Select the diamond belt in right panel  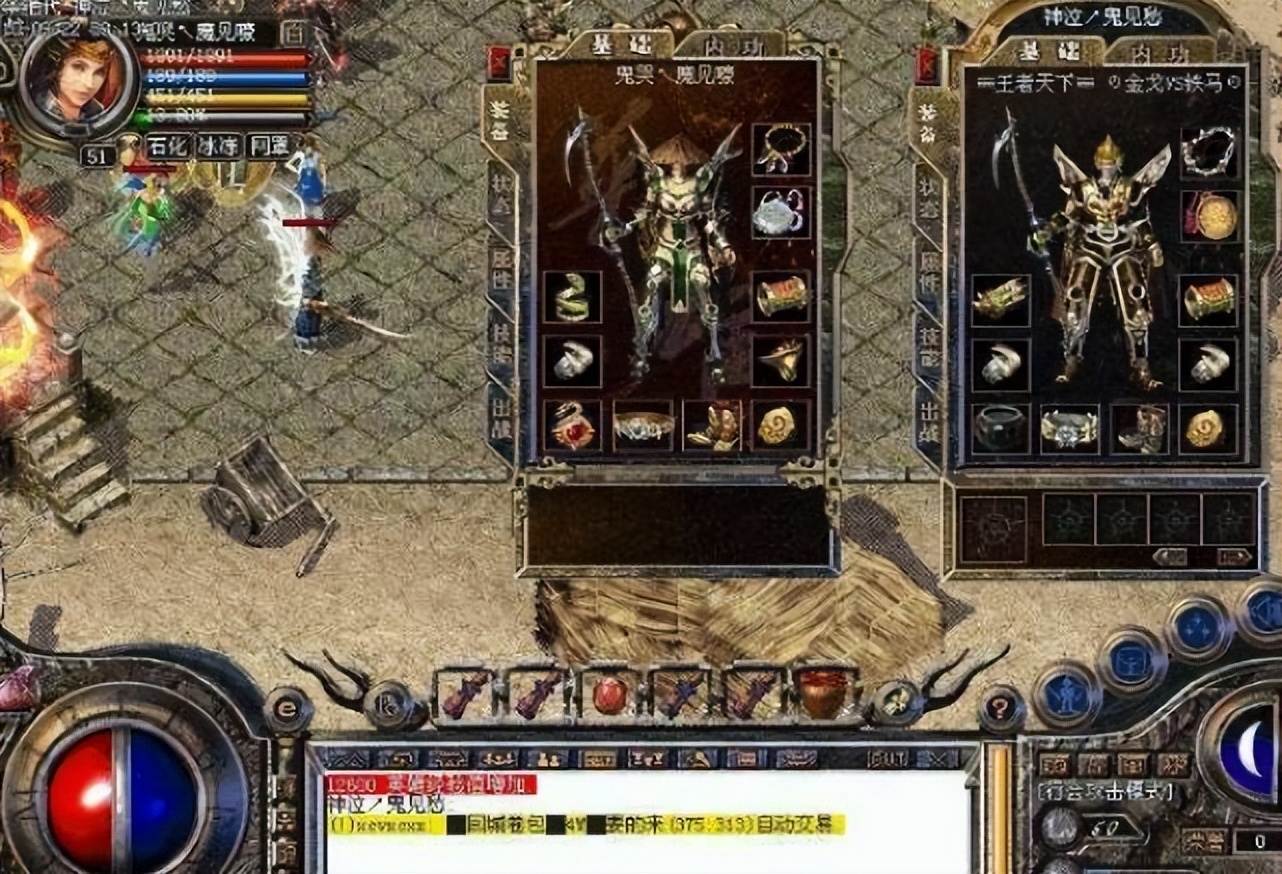[x=1069, y=428]
